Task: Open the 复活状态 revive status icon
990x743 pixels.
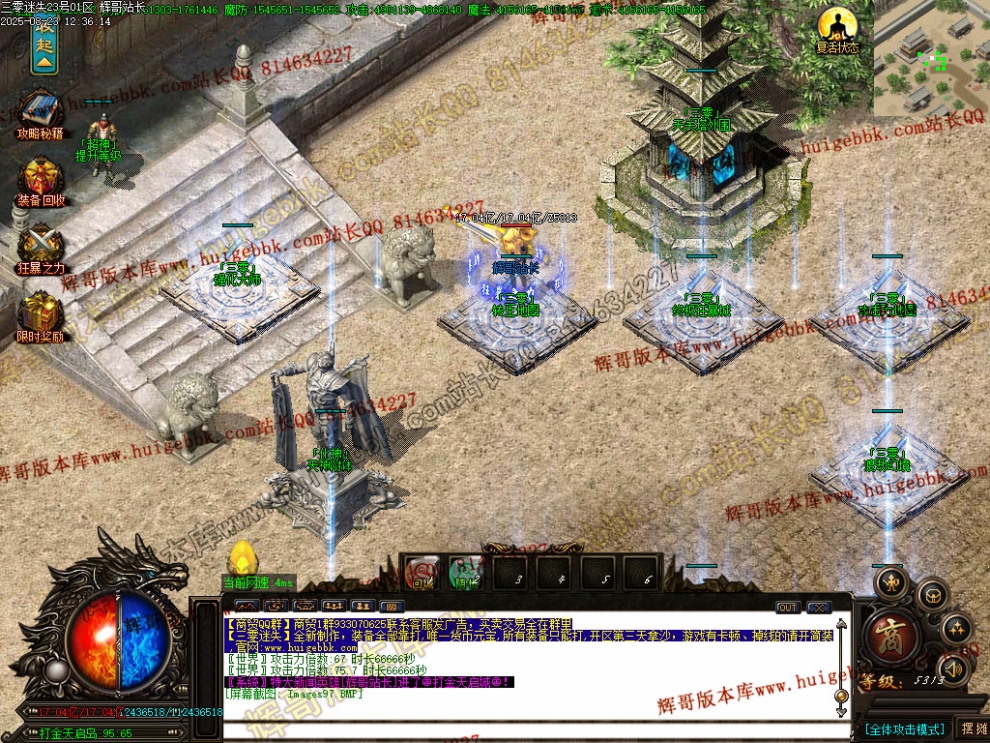Action: (x=836, y=27)
